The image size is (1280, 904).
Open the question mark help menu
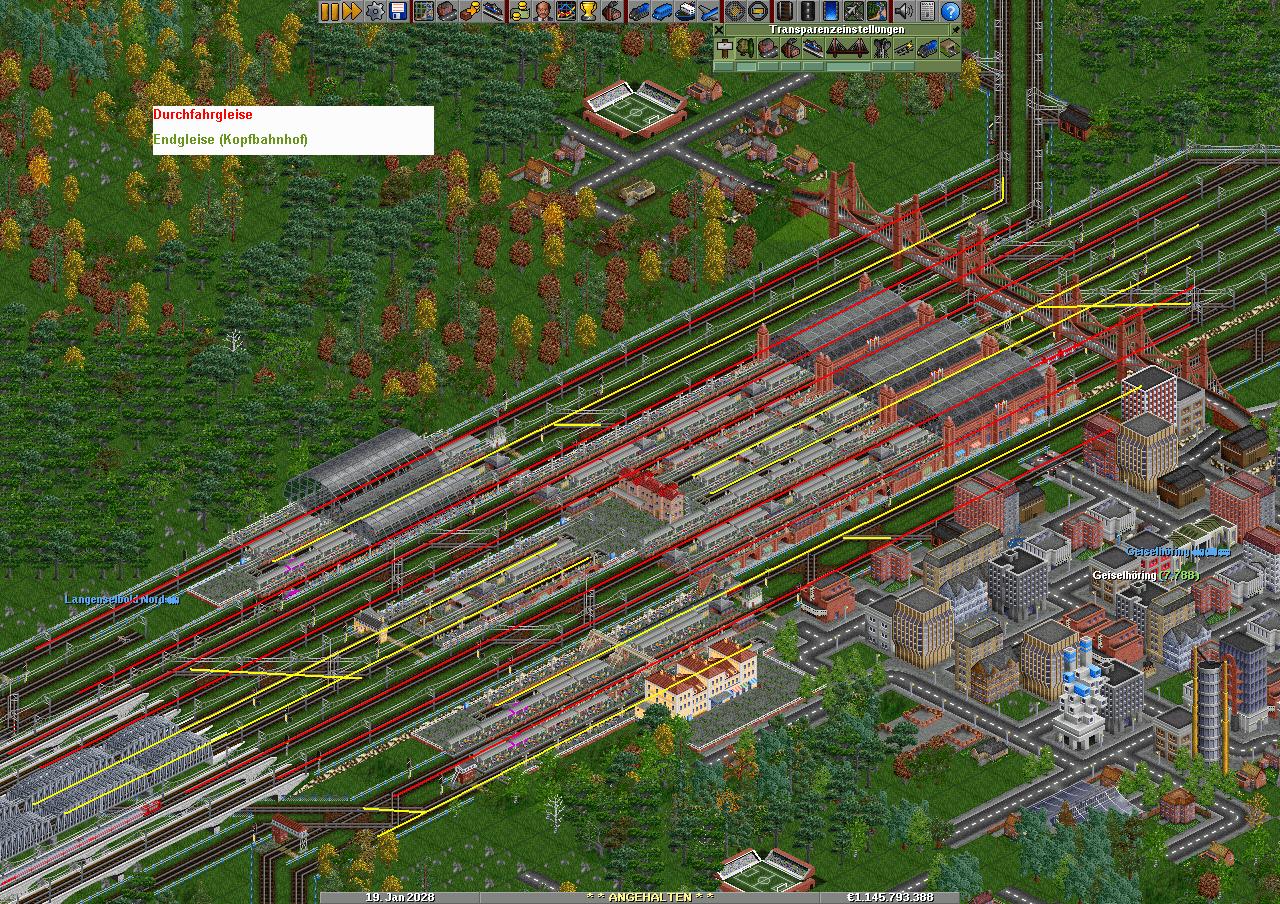950,11
